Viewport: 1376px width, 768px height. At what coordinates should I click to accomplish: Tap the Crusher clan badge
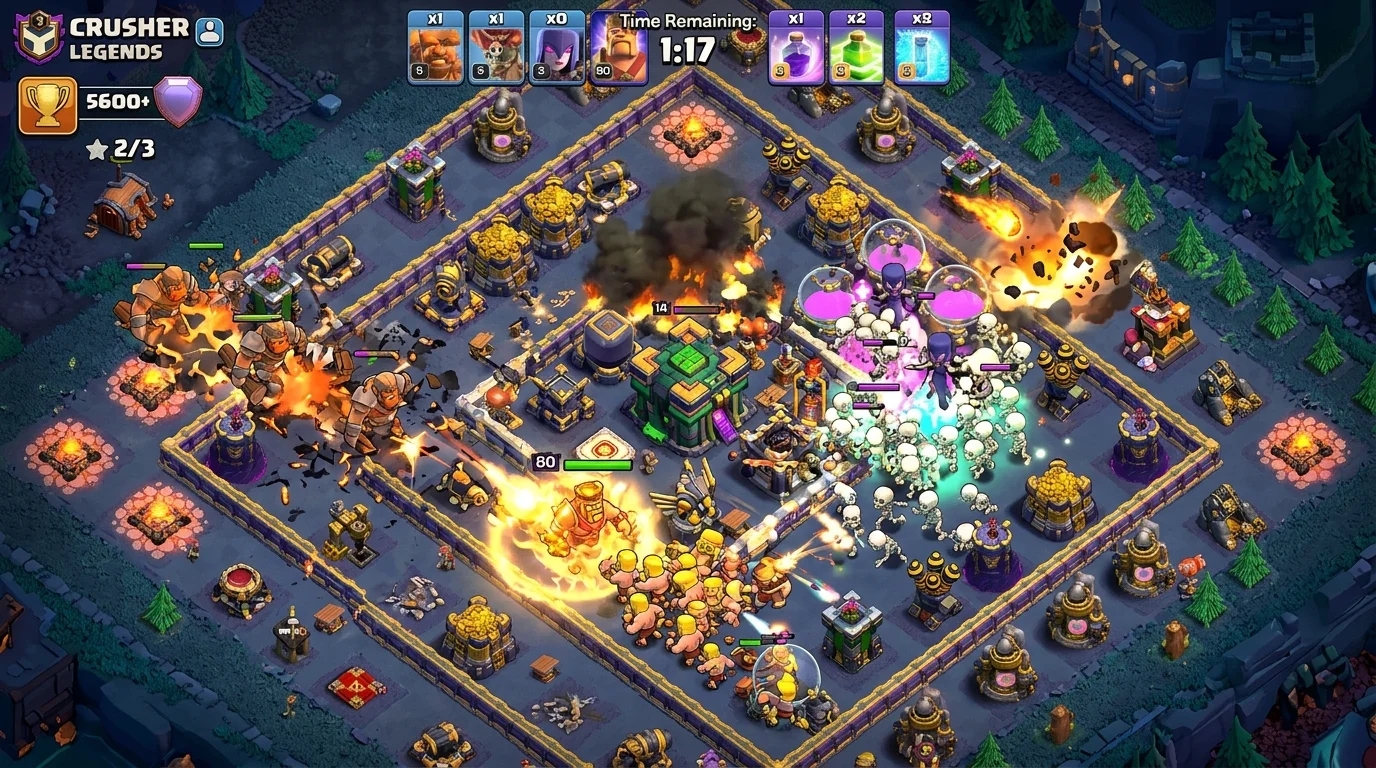(38, 36)
